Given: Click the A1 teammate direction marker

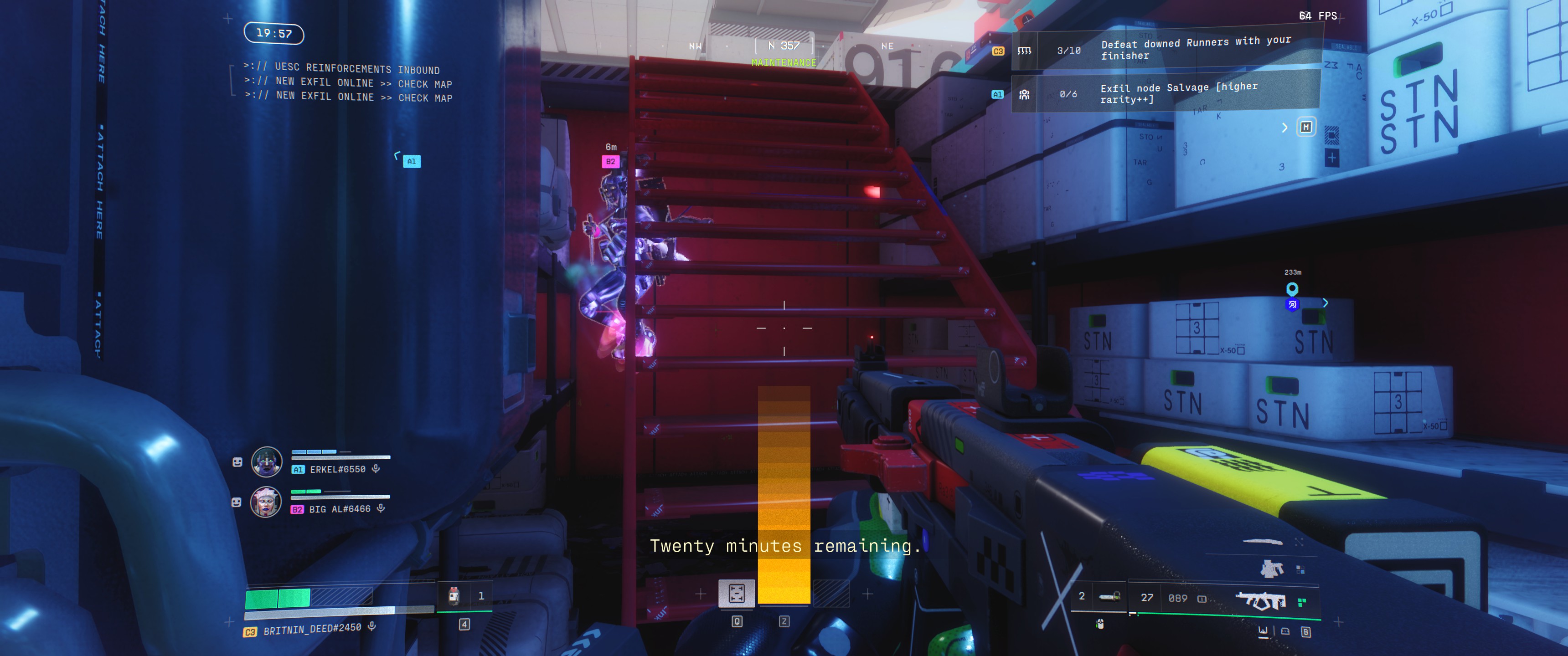Looking at the screenshot, I should click(x=412, y=161).
